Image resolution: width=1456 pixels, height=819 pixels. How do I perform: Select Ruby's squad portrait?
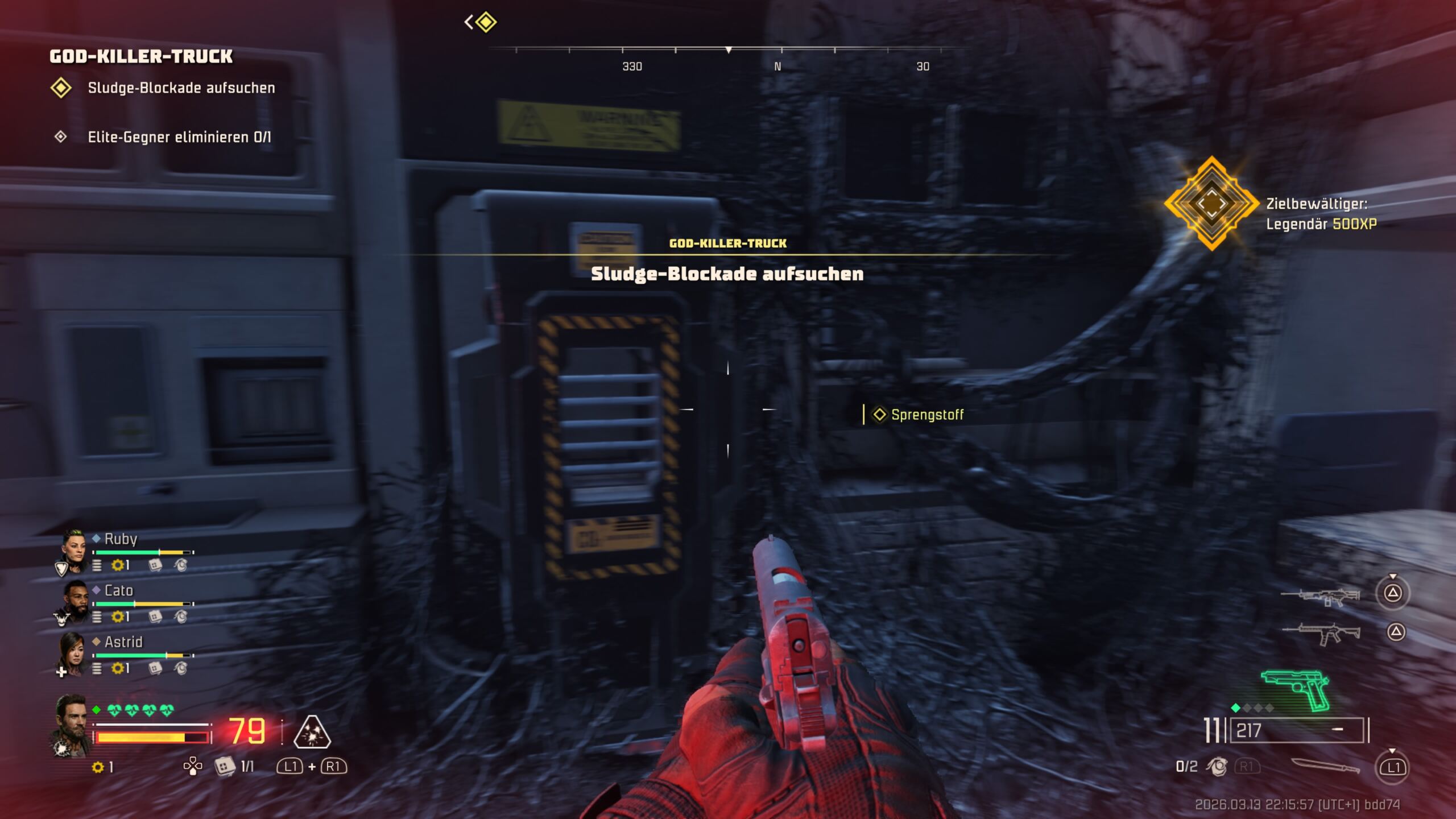tap(73, 551)
